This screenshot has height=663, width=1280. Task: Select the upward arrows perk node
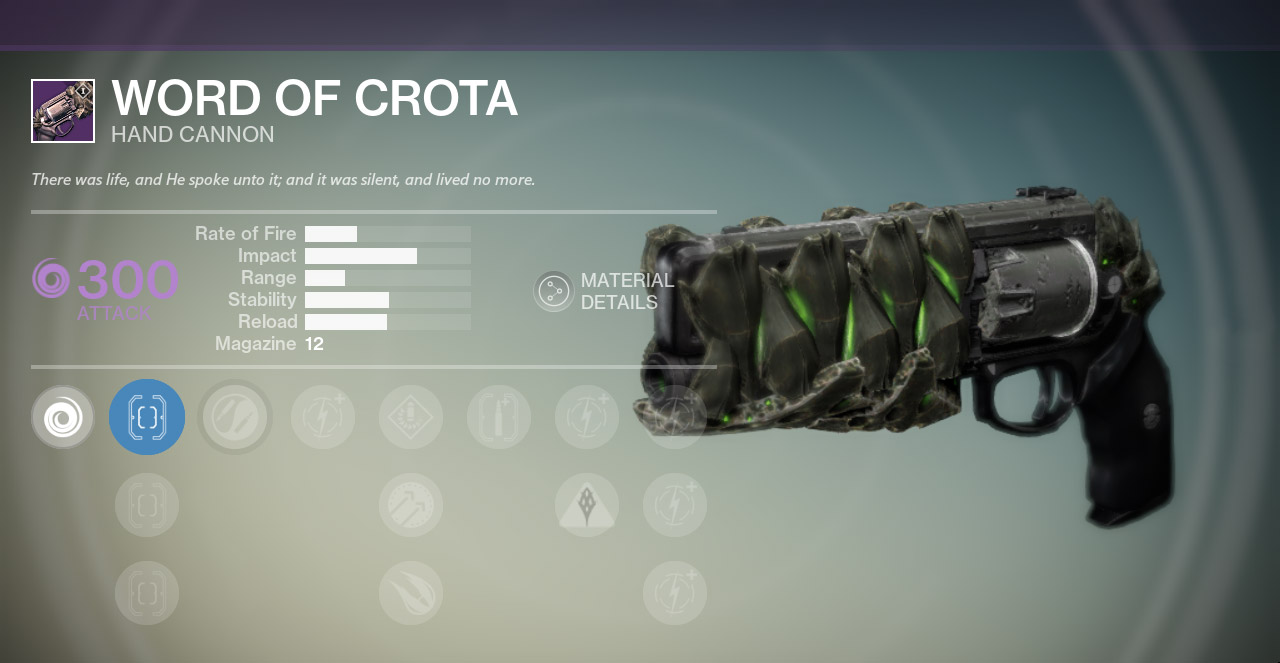[411, 505]
